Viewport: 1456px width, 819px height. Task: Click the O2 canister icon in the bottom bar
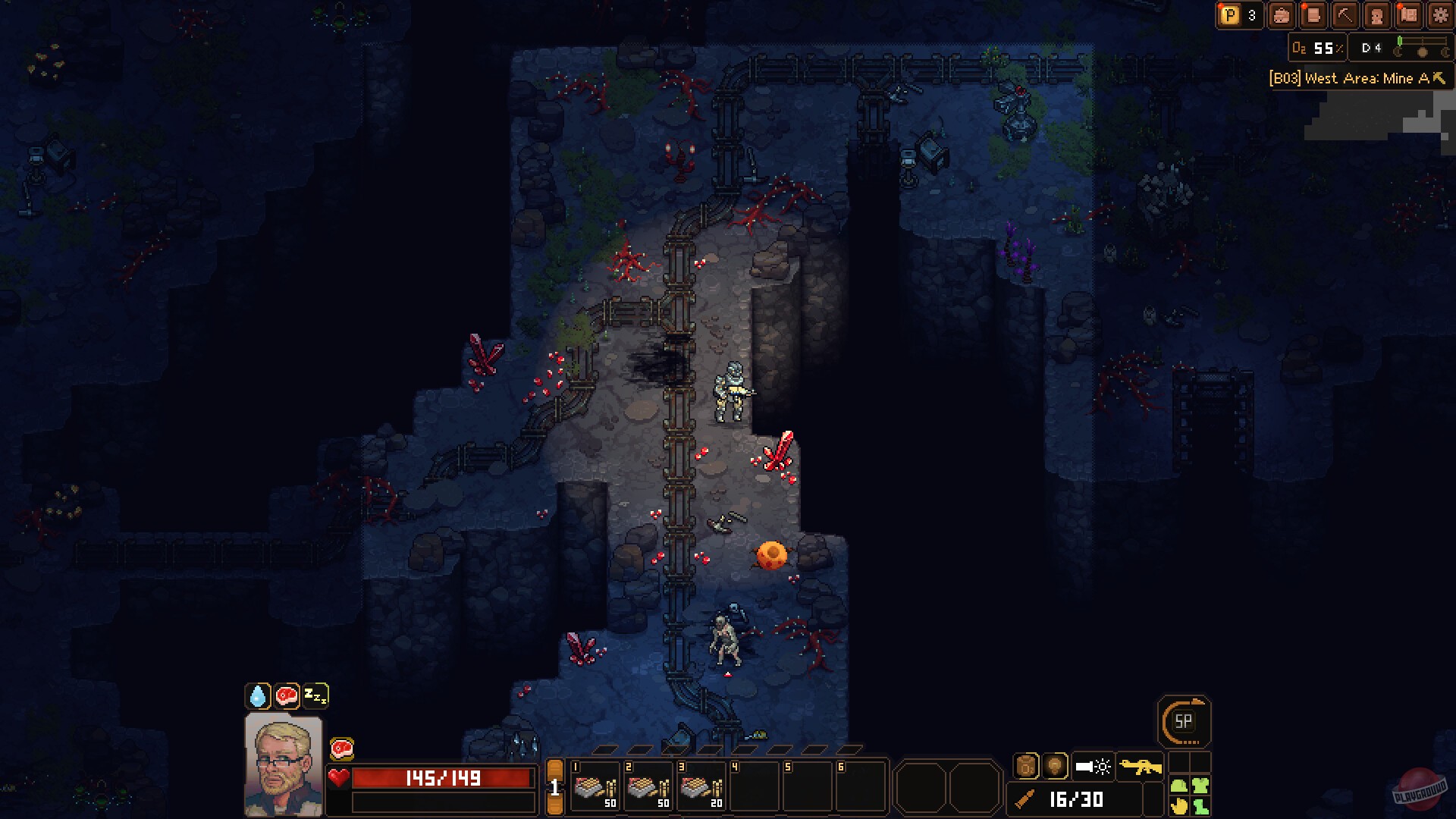click(1027, 765)
